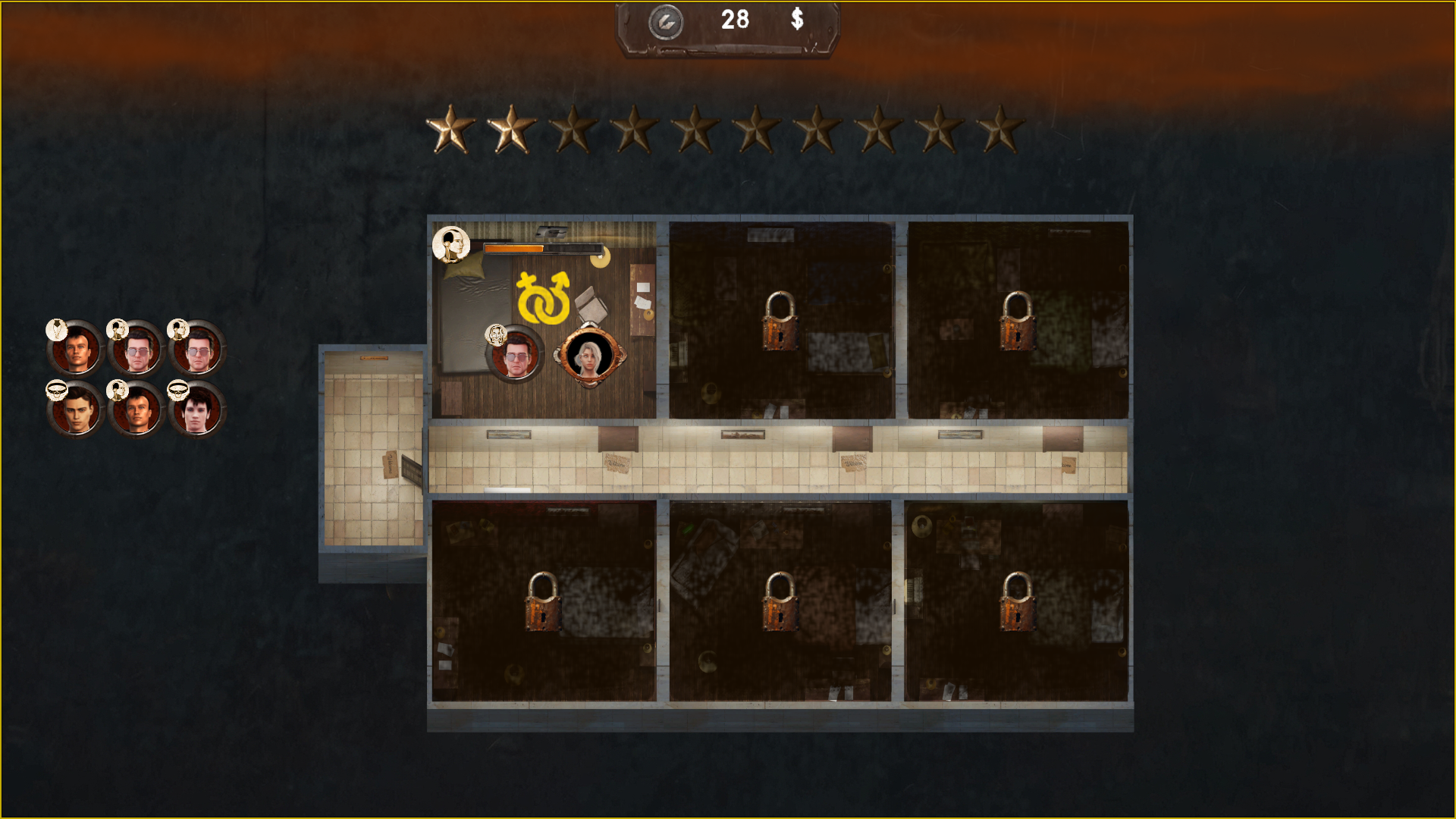Pick the brown-haired client with the collar badge

point(75,410)
